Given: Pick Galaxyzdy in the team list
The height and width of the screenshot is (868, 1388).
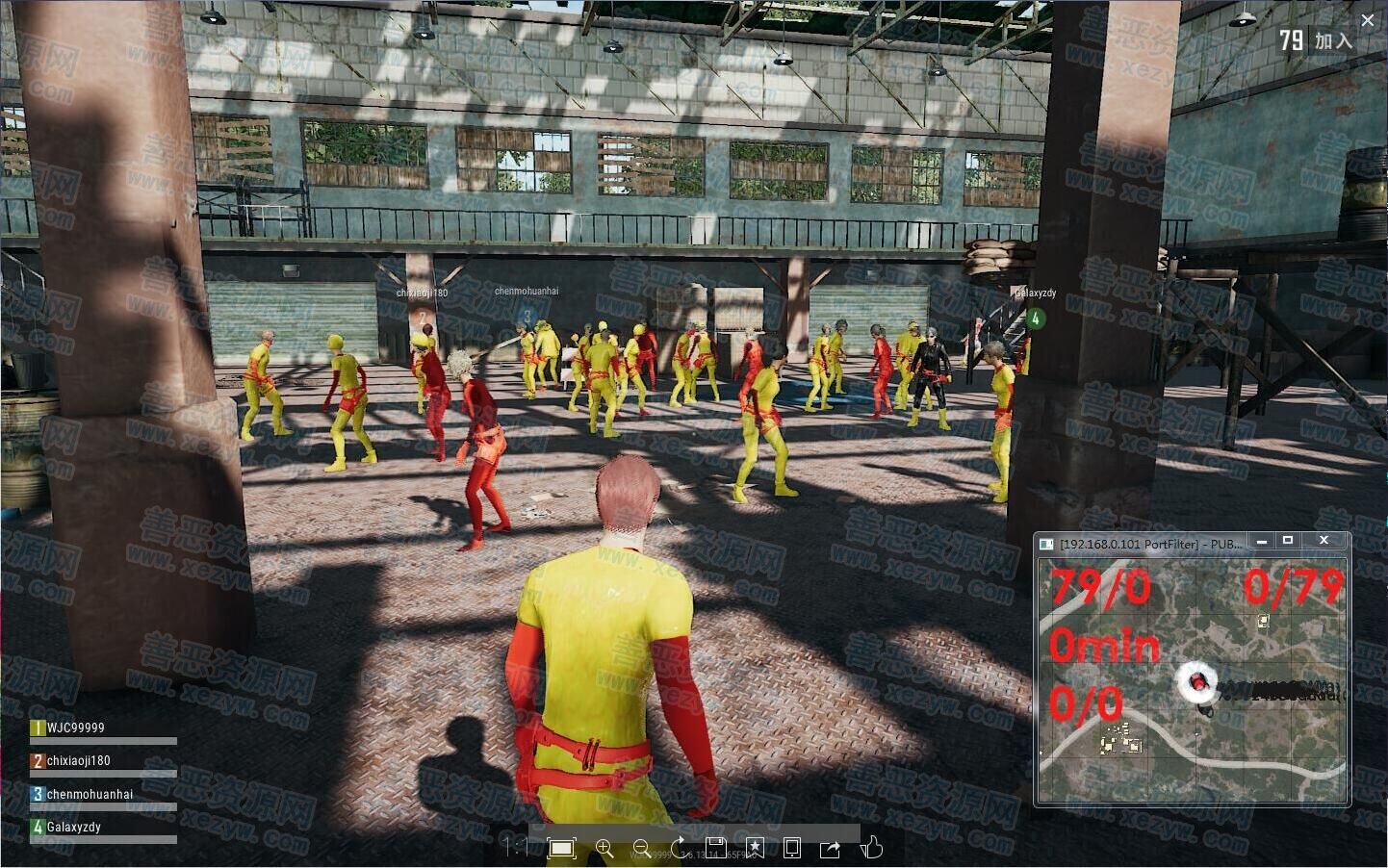Looking at the screenshot, I should [73, 827].
